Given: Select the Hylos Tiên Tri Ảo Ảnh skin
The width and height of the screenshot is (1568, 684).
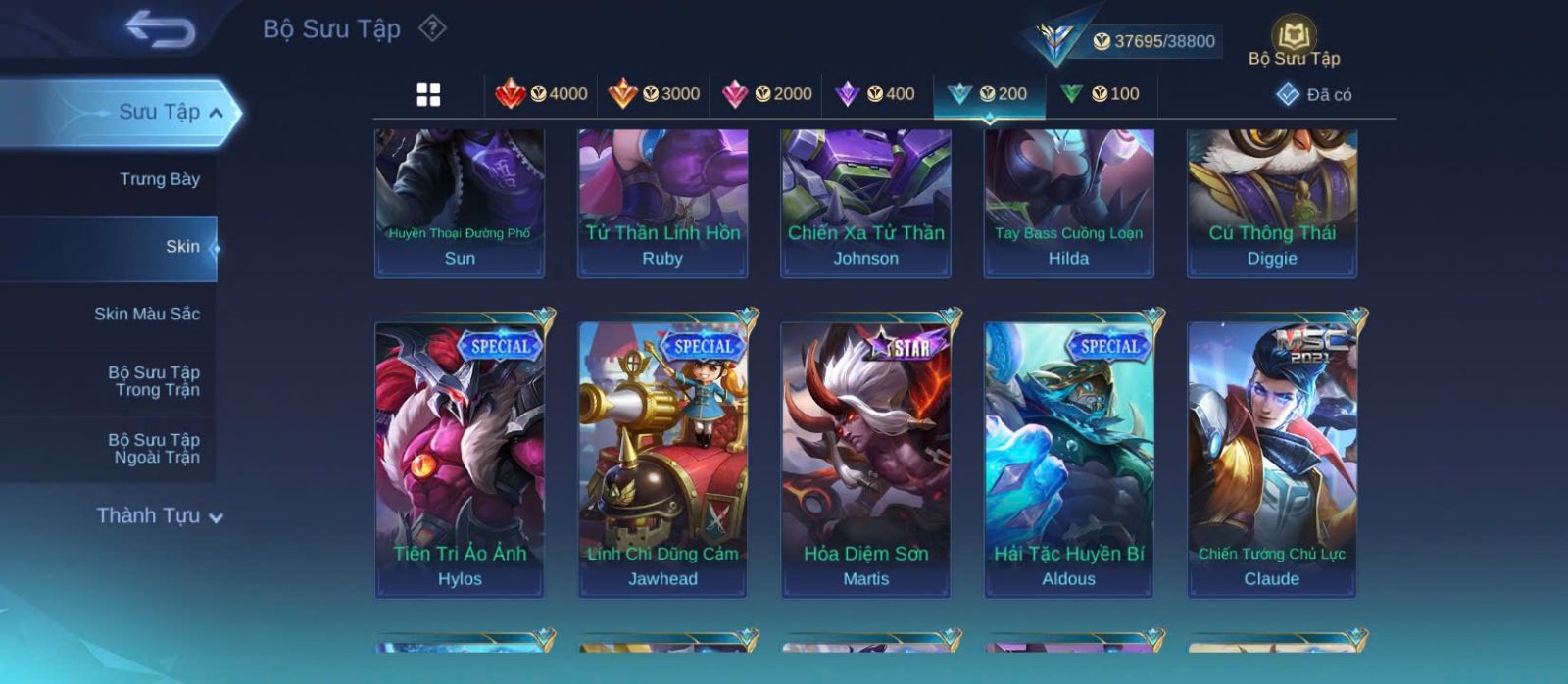Looking at the screenshot, I should coord(460,458).
